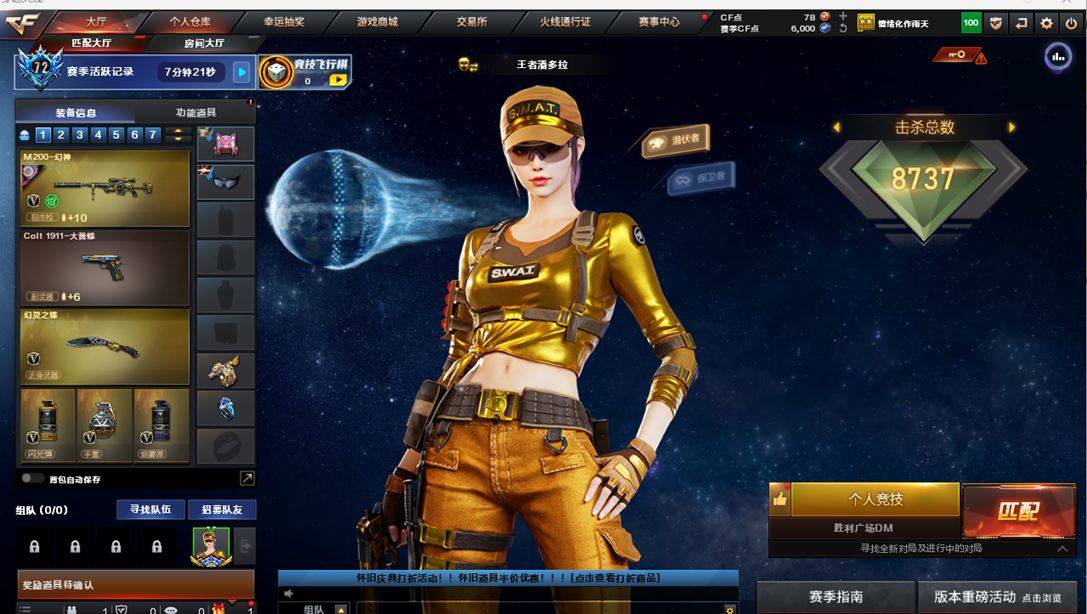Go to the 游戏商城 shop
The height and width of the screenshot is (614, 1087).
[377, 21]
